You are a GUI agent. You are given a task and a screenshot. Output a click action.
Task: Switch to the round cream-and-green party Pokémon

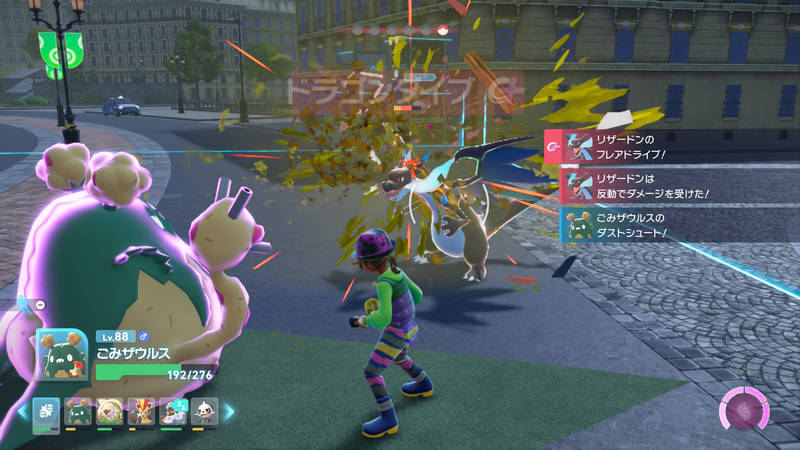[110, 411]
